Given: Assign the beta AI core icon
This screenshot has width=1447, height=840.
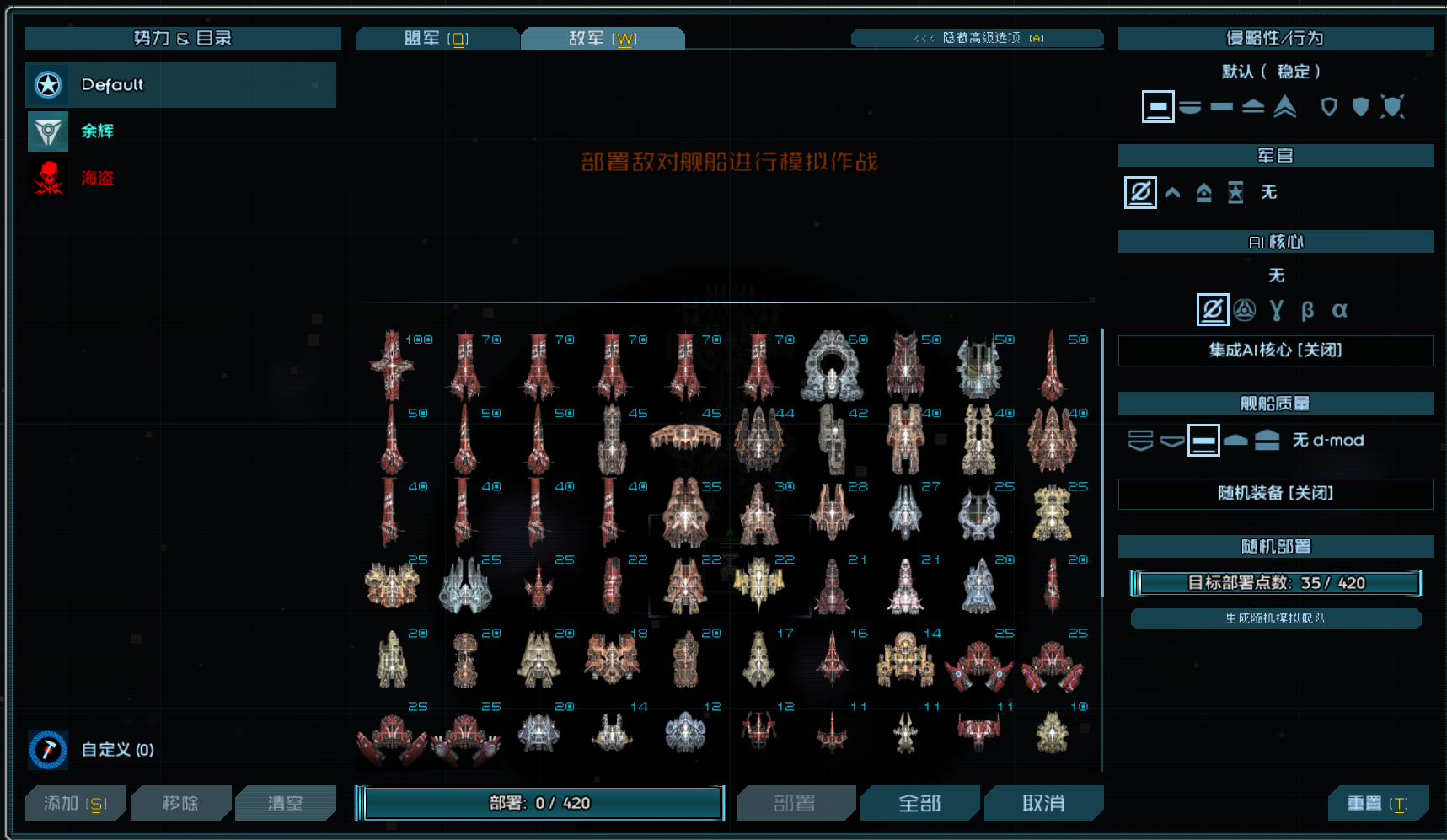Looking at the screenshot, I should click(x=1307, y=309).
